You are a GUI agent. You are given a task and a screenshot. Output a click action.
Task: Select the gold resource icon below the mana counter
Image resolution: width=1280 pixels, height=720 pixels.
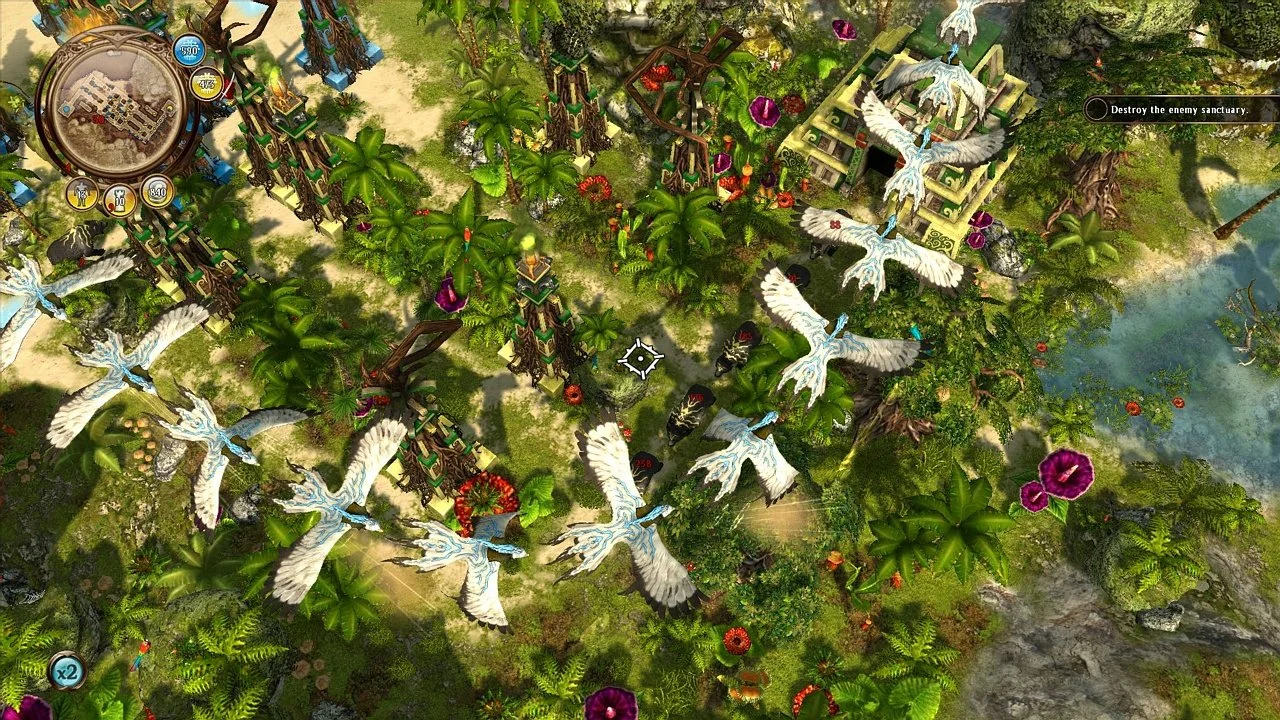(204, 84)
